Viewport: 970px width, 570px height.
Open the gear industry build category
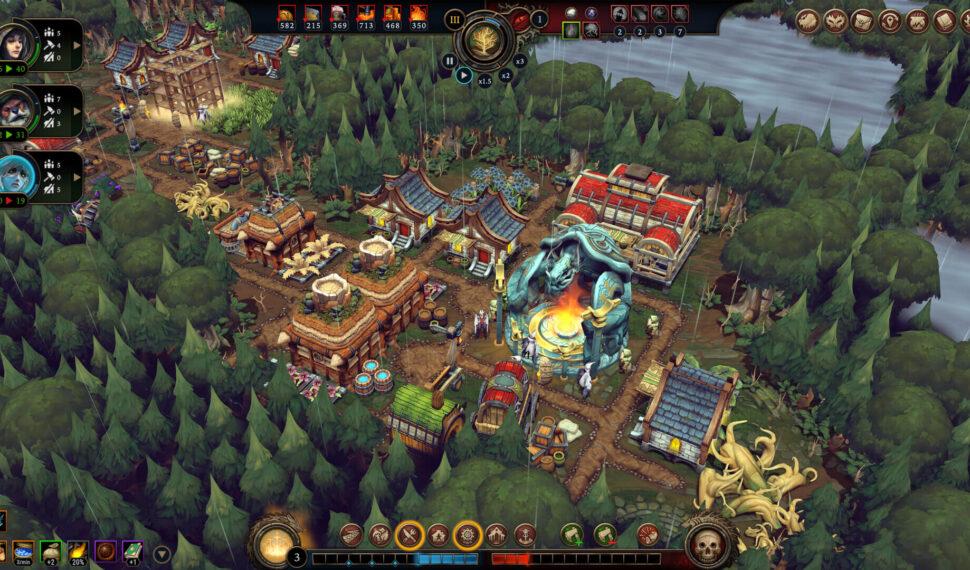[467, 535]
